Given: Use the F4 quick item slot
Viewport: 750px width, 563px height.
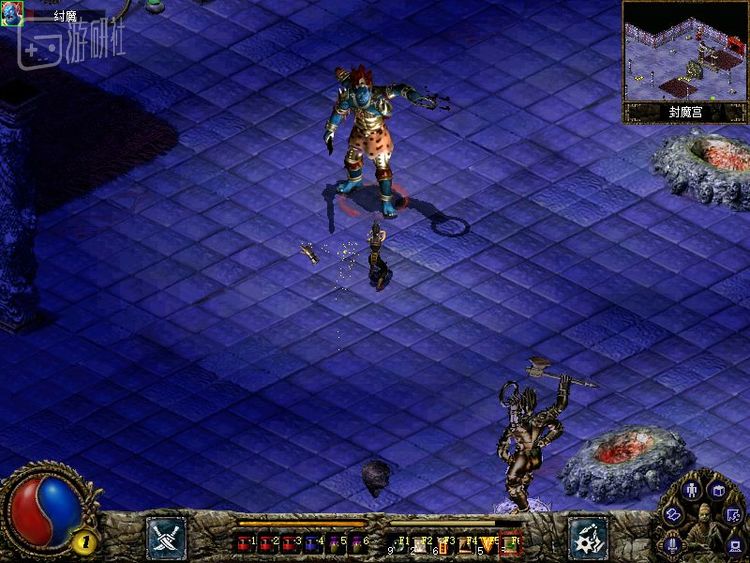Looking at the screenshot, I should (x=465, y=544).
